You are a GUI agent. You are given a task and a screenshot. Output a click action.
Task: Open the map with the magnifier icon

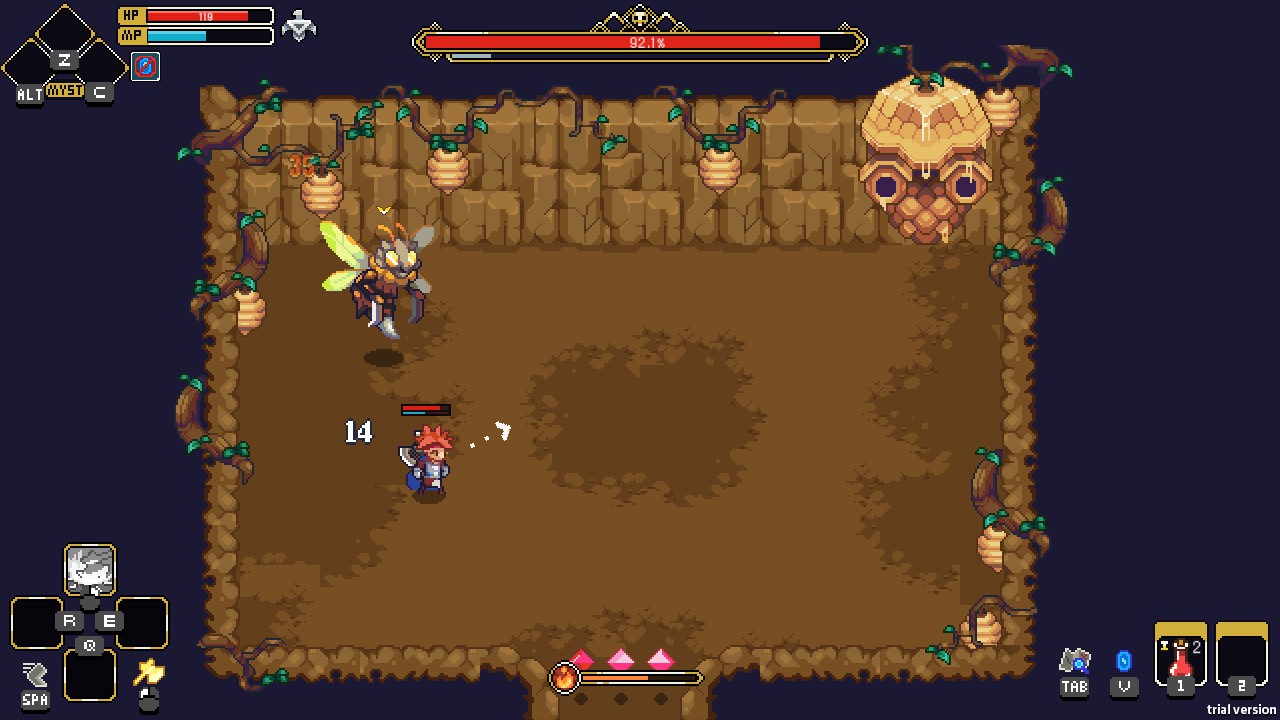coord(1074,661)
